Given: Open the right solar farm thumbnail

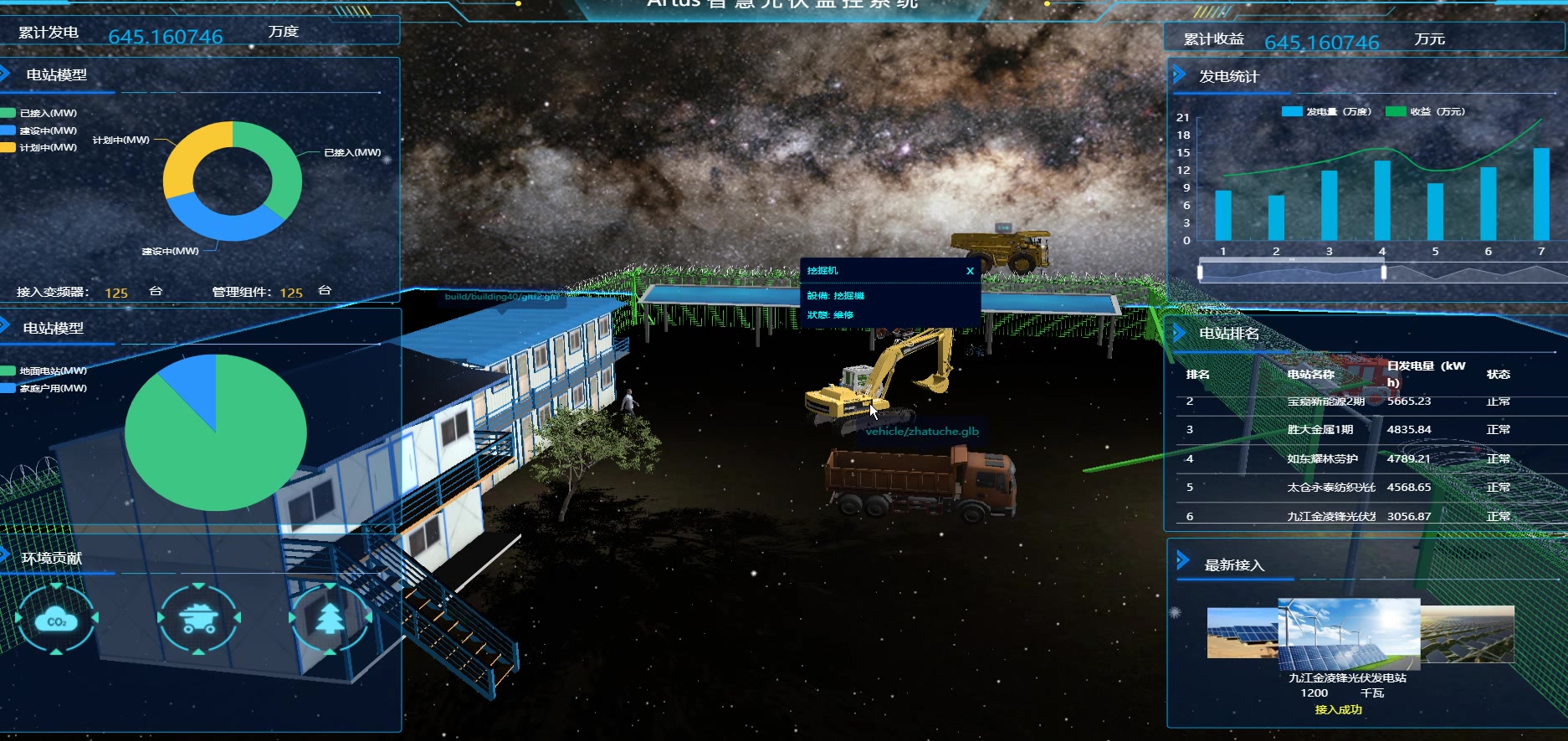Looking at the screenshot, I should 1468,634.
